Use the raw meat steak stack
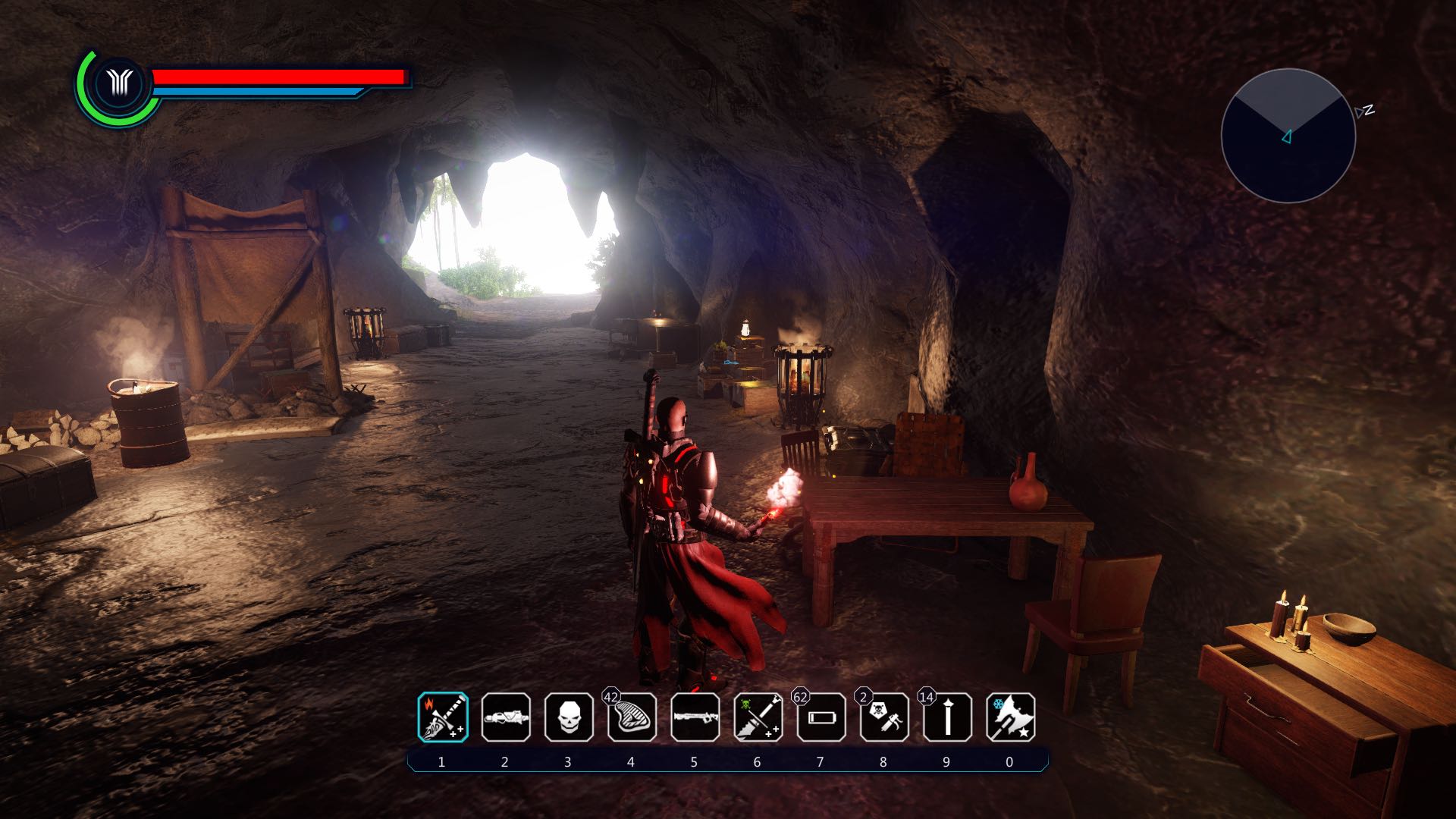This screenshot has width=1456, height=819. [632, 717]
